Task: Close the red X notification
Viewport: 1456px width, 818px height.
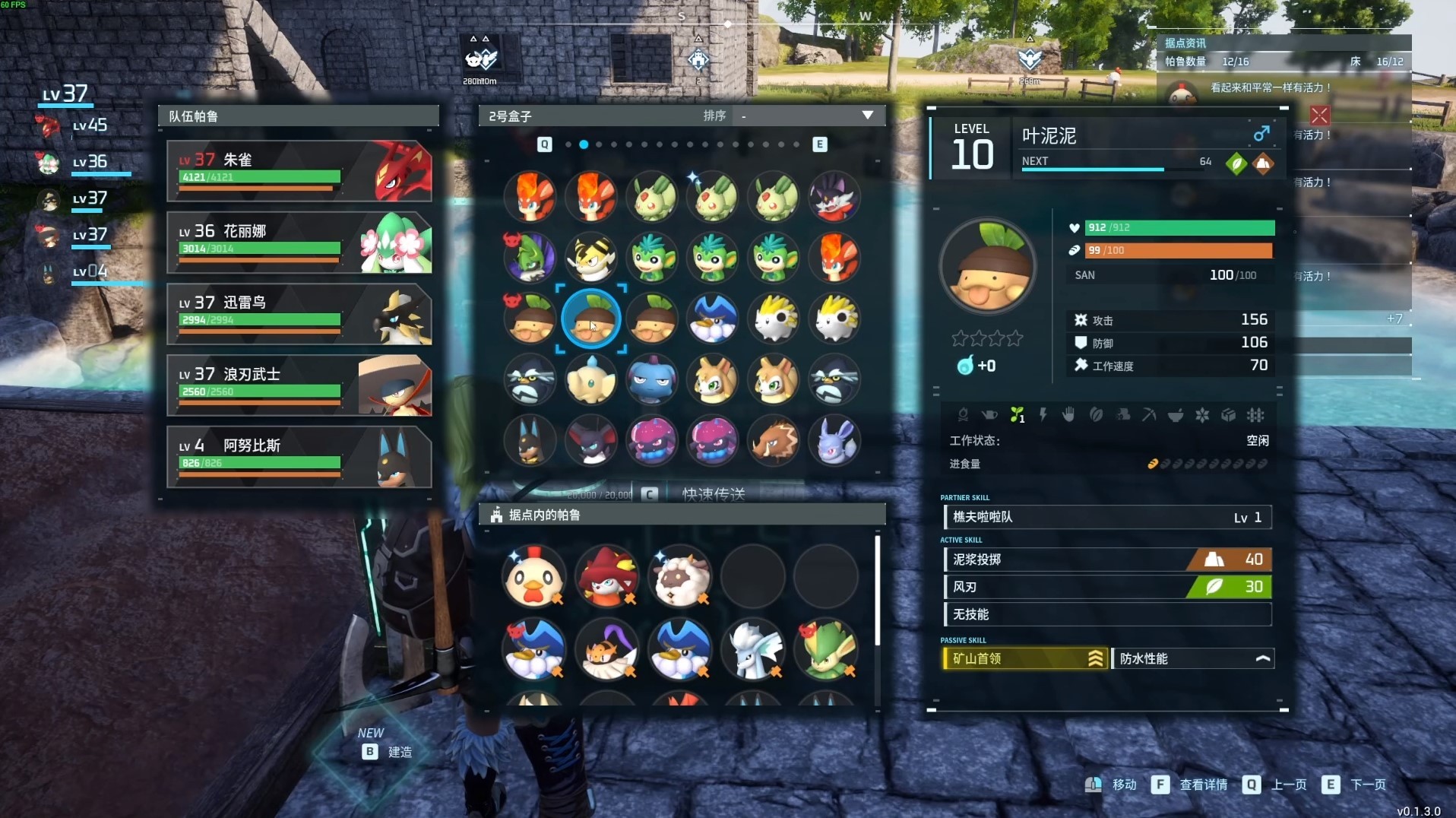Action: click(1320, 116)
